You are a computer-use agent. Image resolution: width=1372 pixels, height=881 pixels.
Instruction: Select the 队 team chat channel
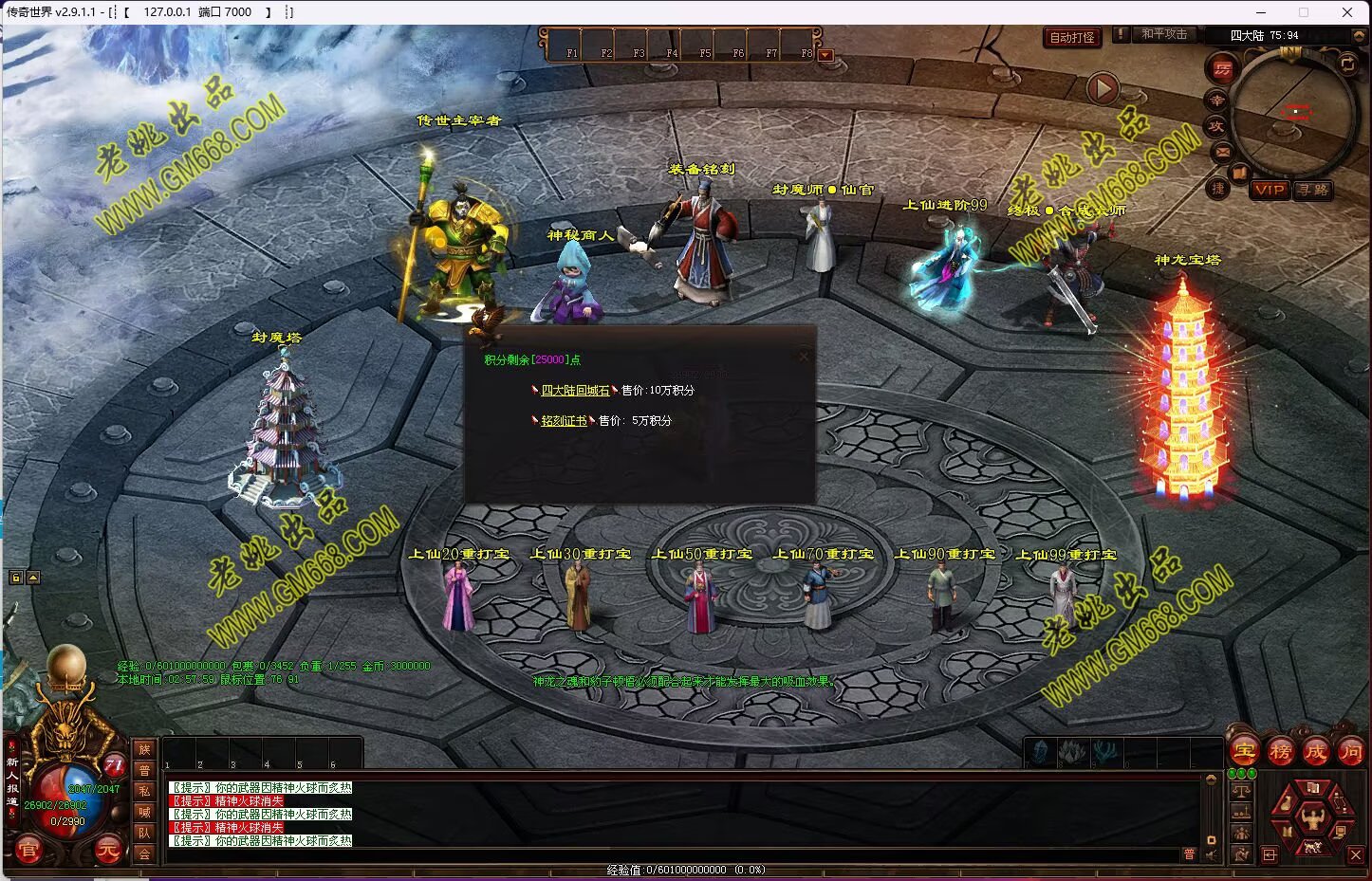point(144,833)
